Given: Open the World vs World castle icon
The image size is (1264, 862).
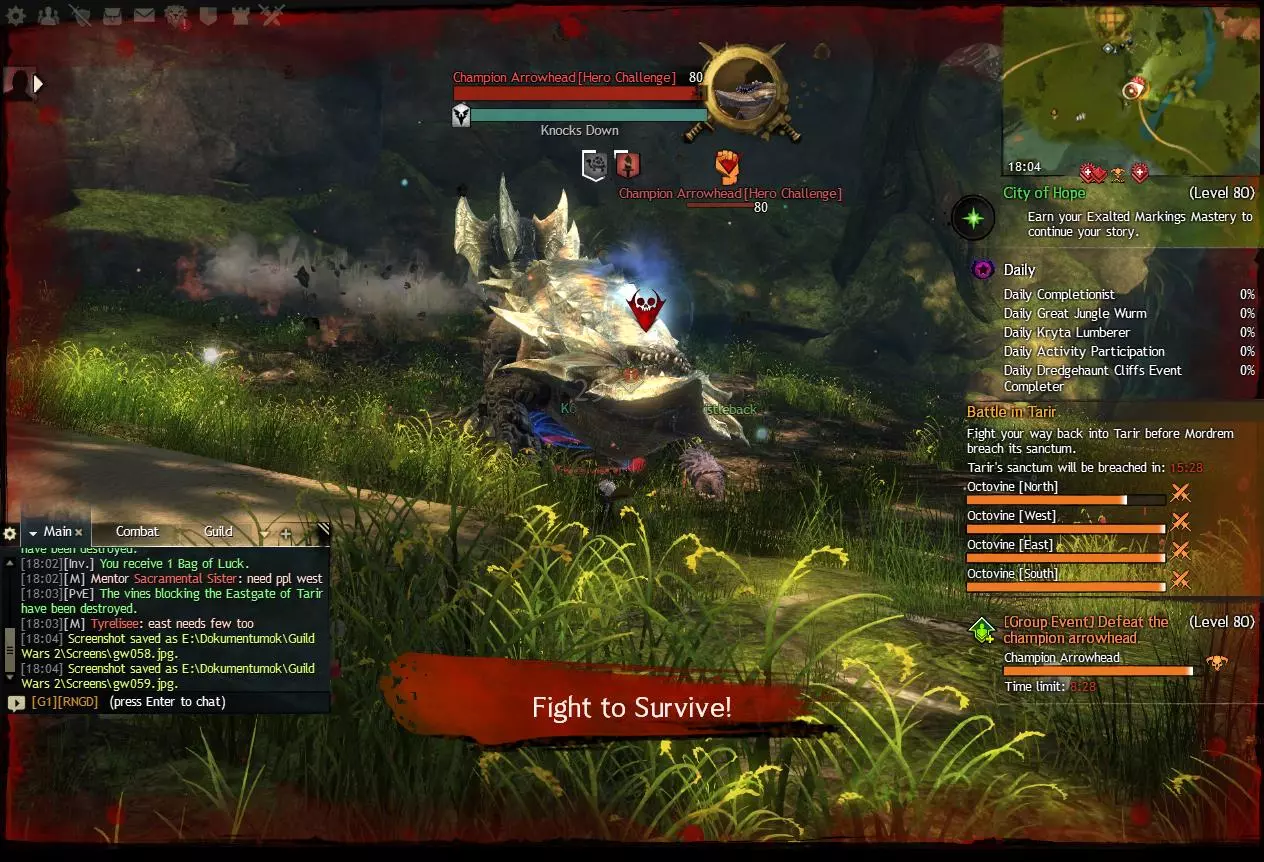Looking at the screenshot, I should click(240, 15).
